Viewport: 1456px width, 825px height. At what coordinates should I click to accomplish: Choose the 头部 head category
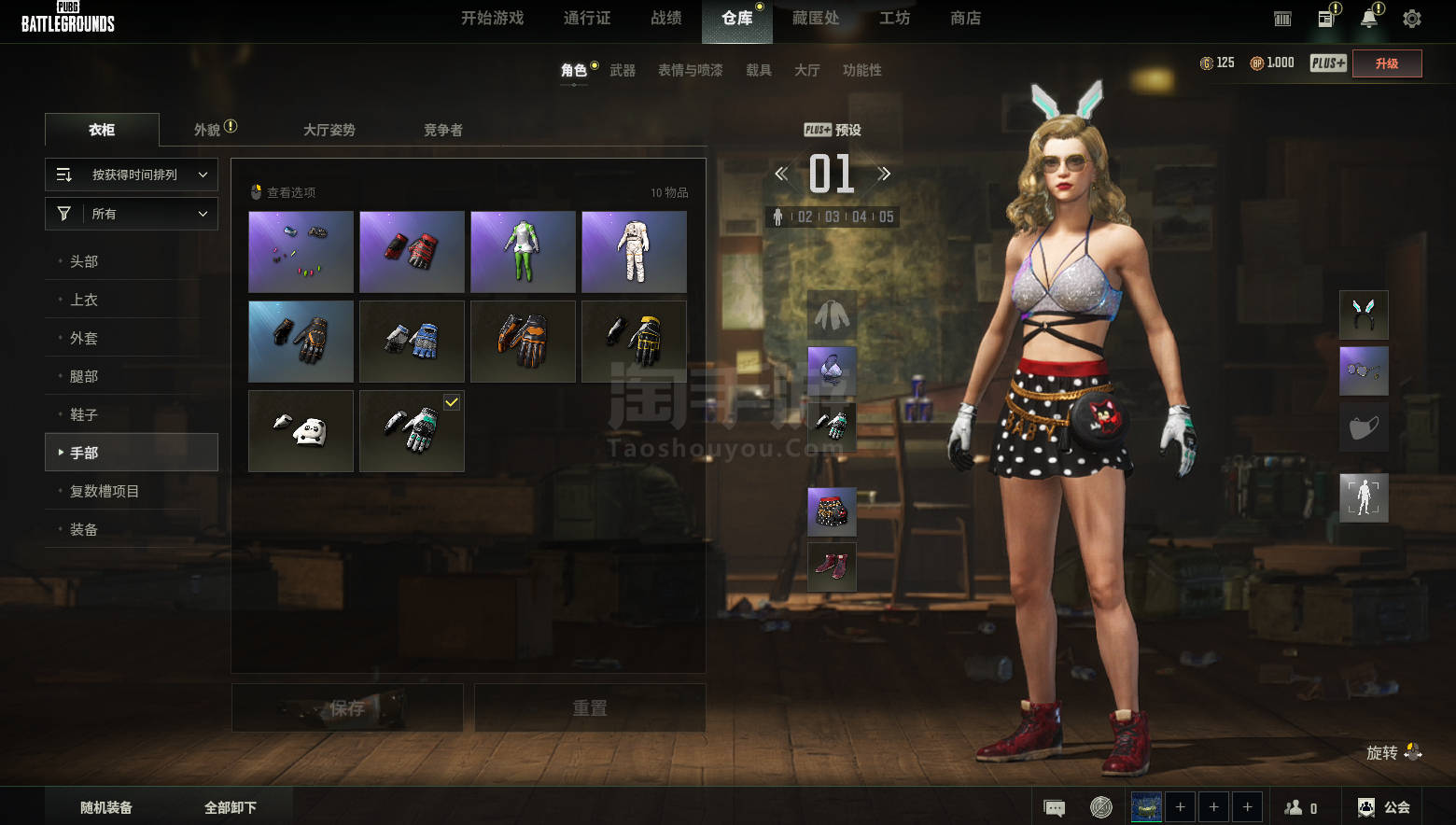tap(84, 261)
